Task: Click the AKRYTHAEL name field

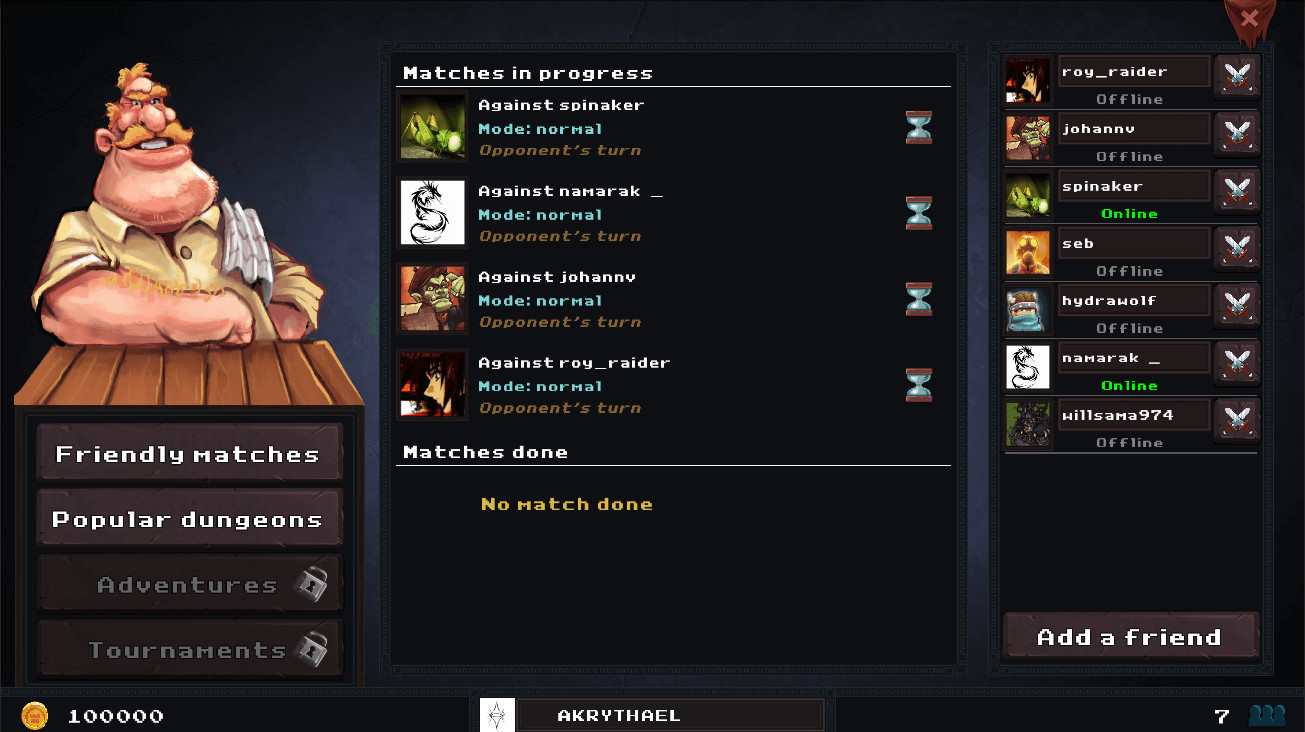Action: pos(670,715)
